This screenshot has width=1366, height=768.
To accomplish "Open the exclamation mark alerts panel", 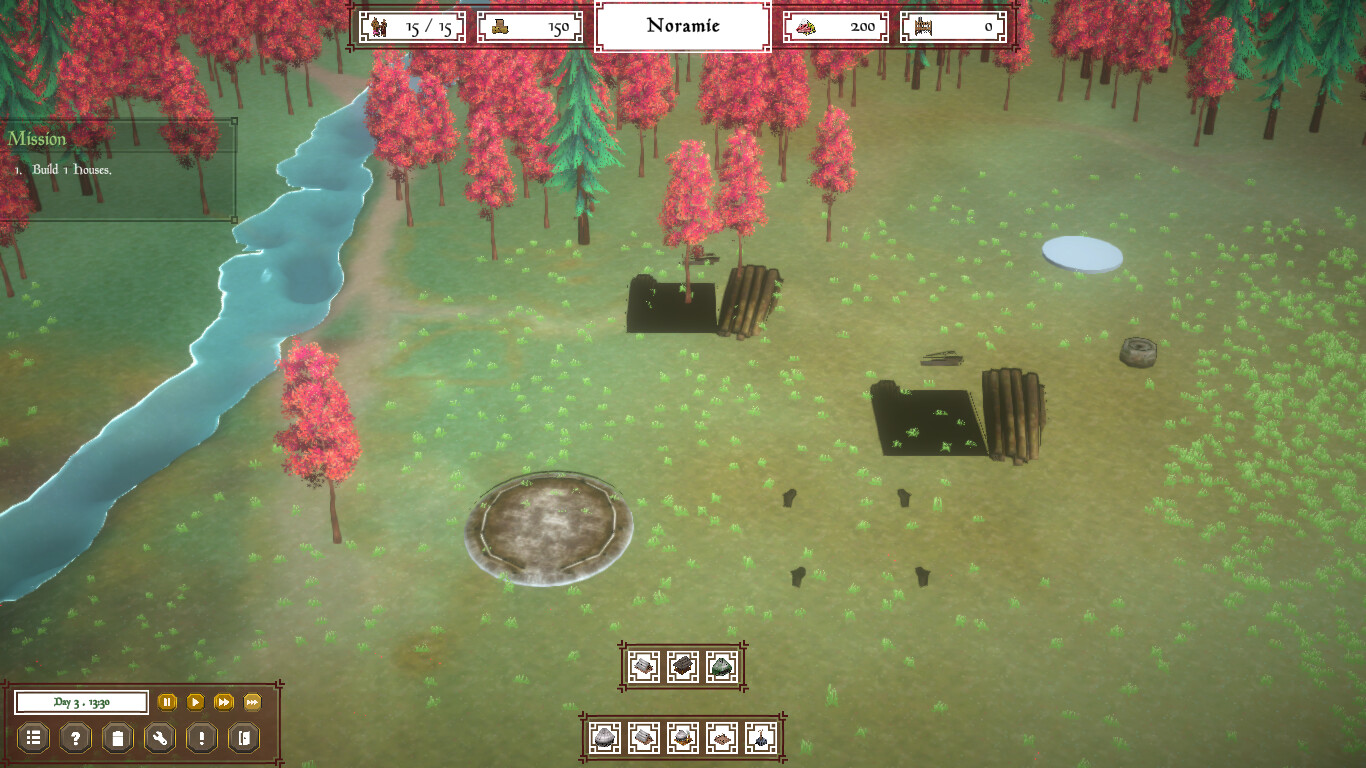I will coord(201,738).
